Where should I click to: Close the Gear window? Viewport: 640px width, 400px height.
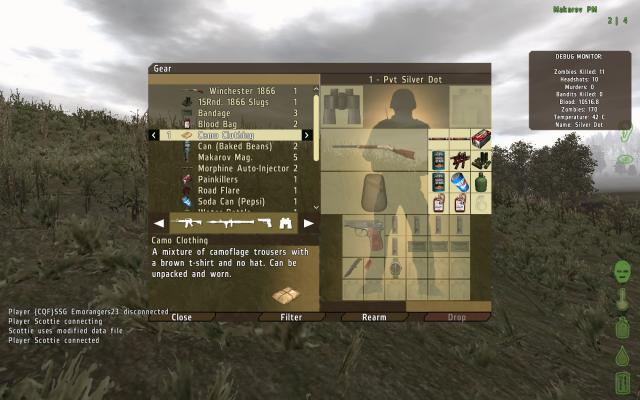click(181, 317)
